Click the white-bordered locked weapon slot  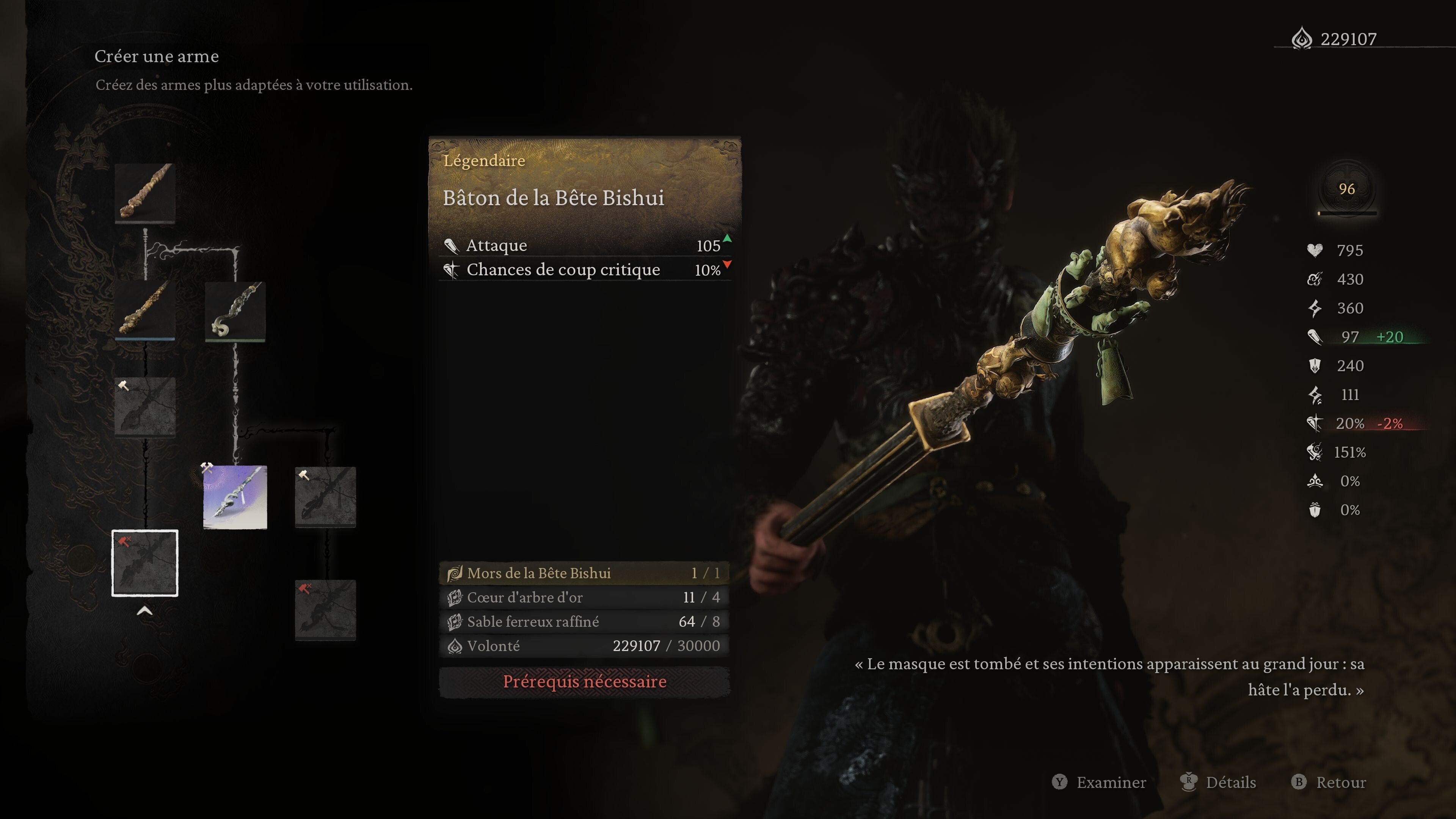tap(145, 563)
